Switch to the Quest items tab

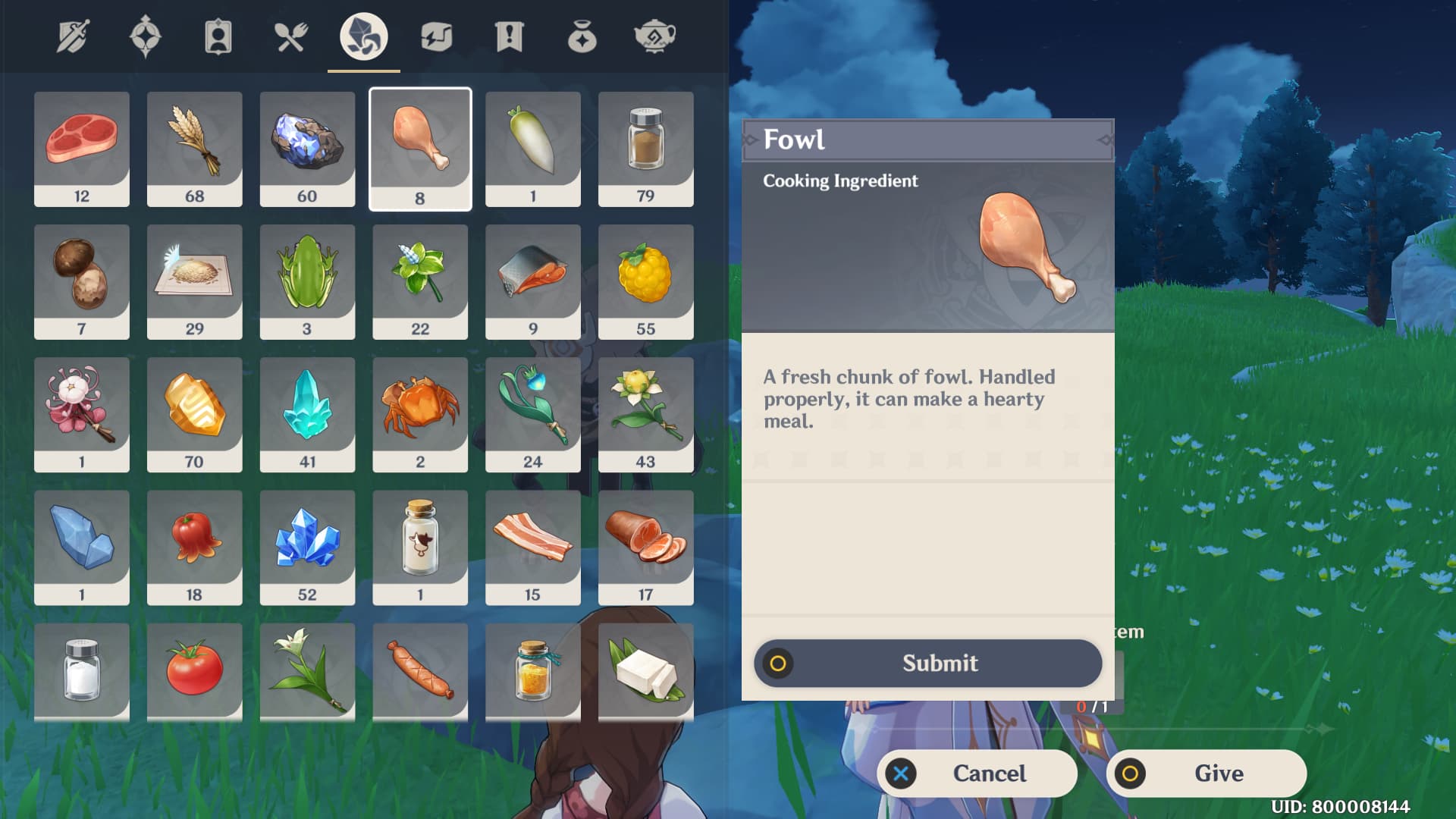[x=509, y=36]
